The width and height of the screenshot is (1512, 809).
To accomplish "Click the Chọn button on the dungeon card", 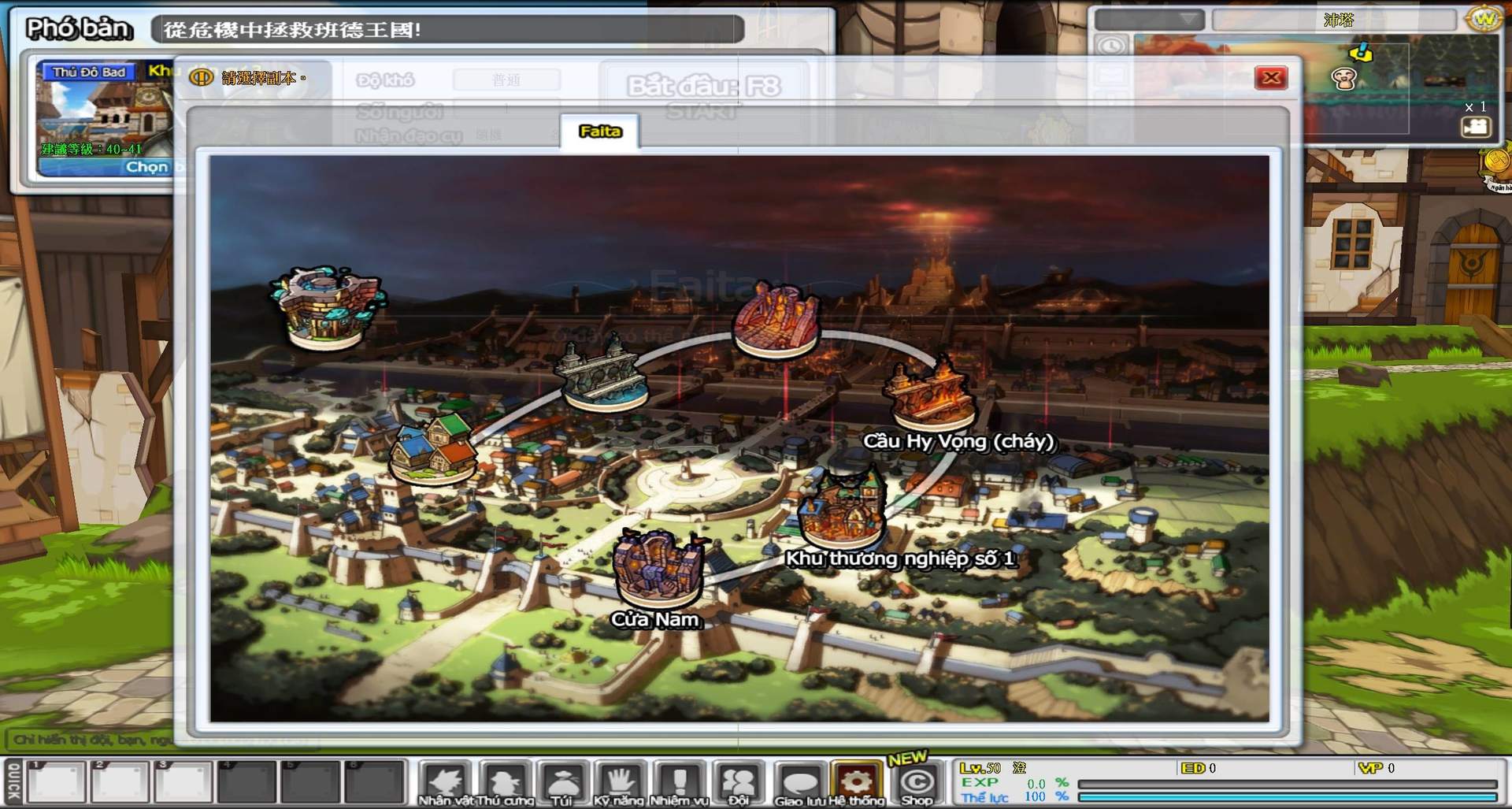I will (148, 166).
